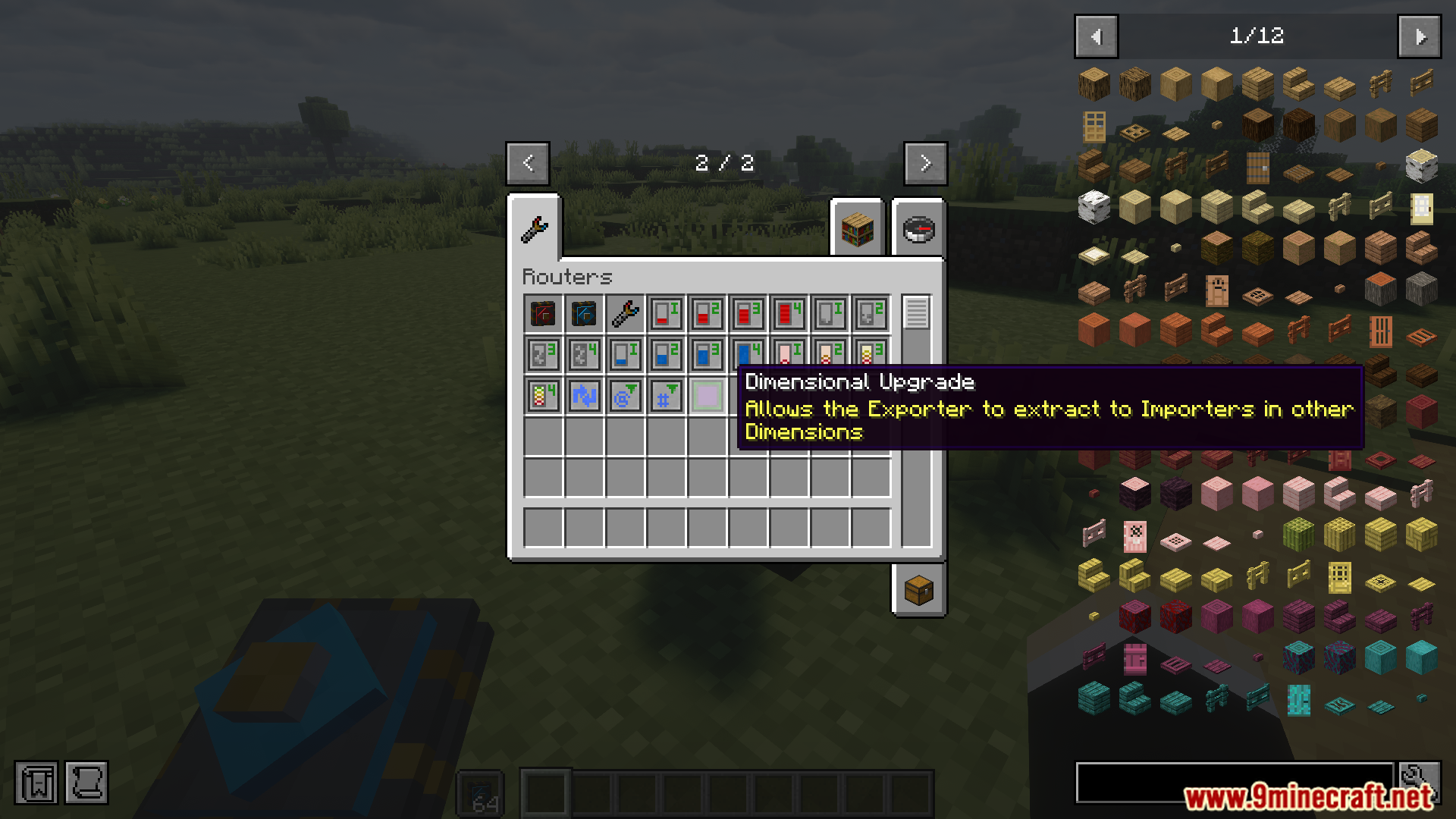1456x819 pixels.
Task: Select the wrench item in the Routers tab
Action: (623, 312)
